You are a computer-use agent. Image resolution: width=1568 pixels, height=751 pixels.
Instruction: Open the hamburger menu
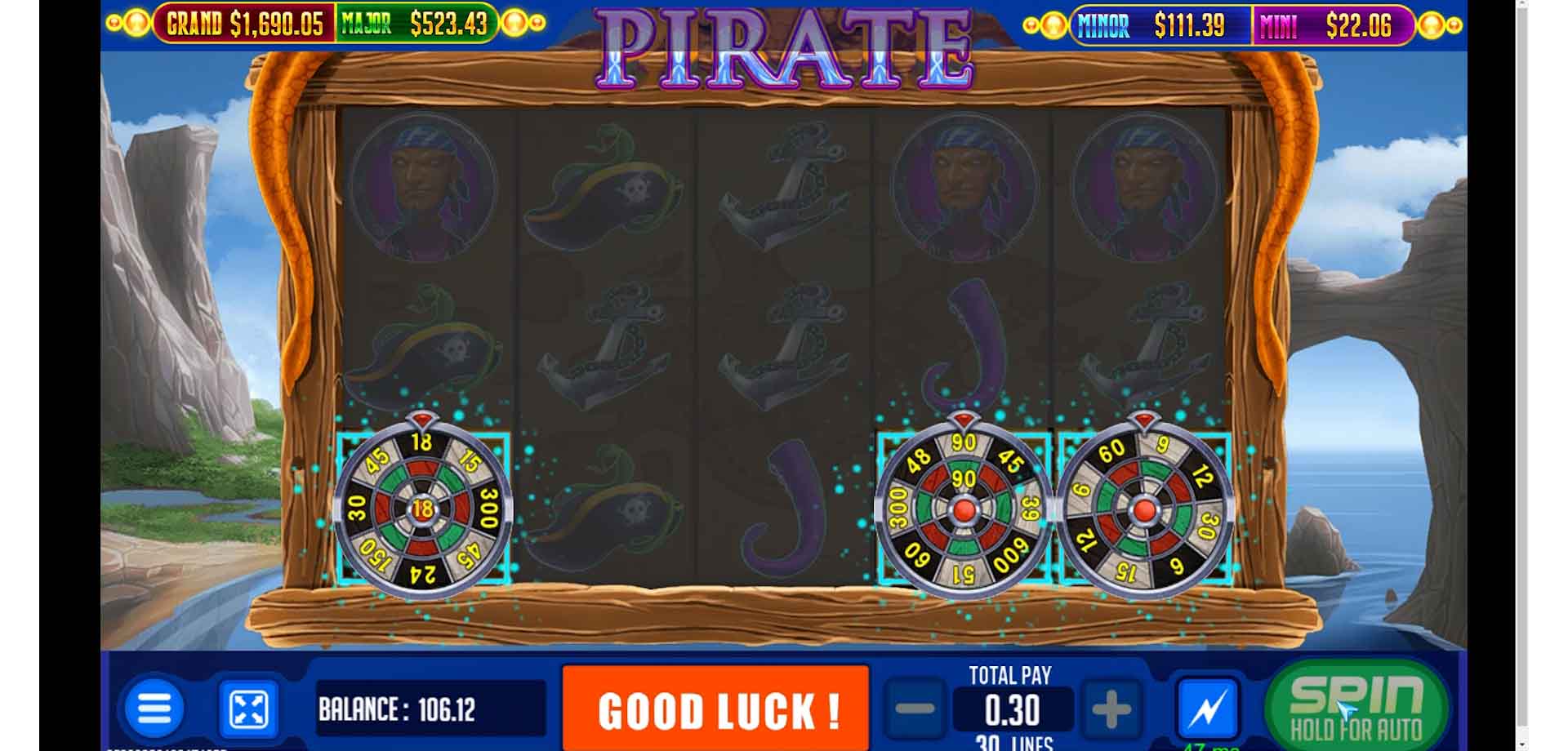tap(154, 709)
